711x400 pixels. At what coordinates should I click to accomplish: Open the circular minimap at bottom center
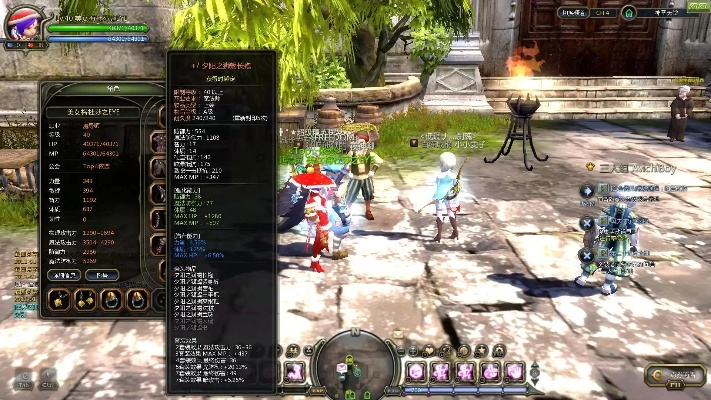pos(354,366)
